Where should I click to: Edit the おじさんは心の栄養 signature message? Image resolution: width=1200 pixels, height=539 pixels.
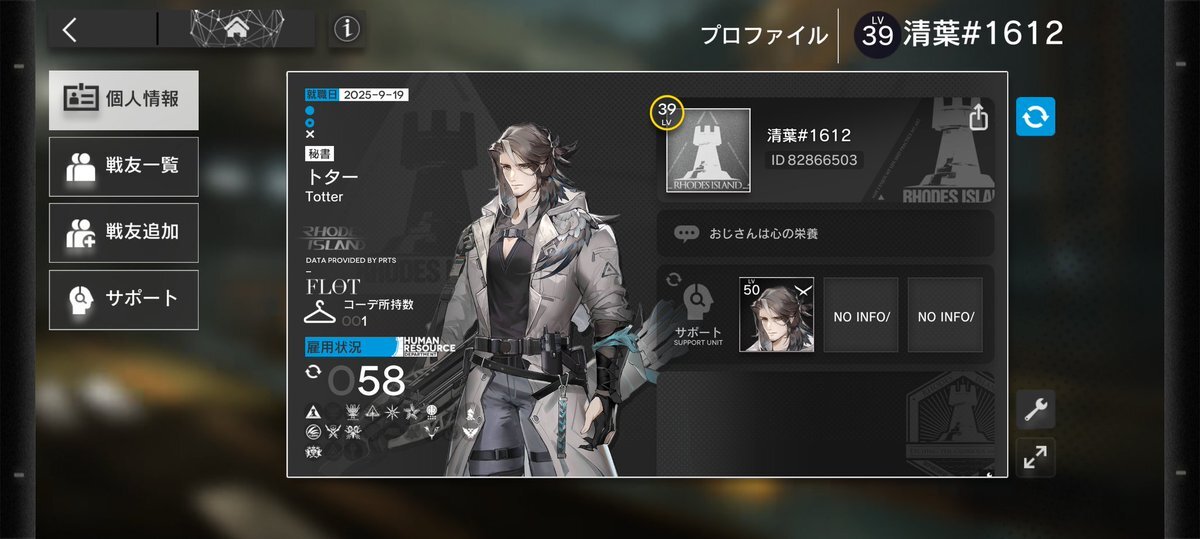[x=826, y=233]
